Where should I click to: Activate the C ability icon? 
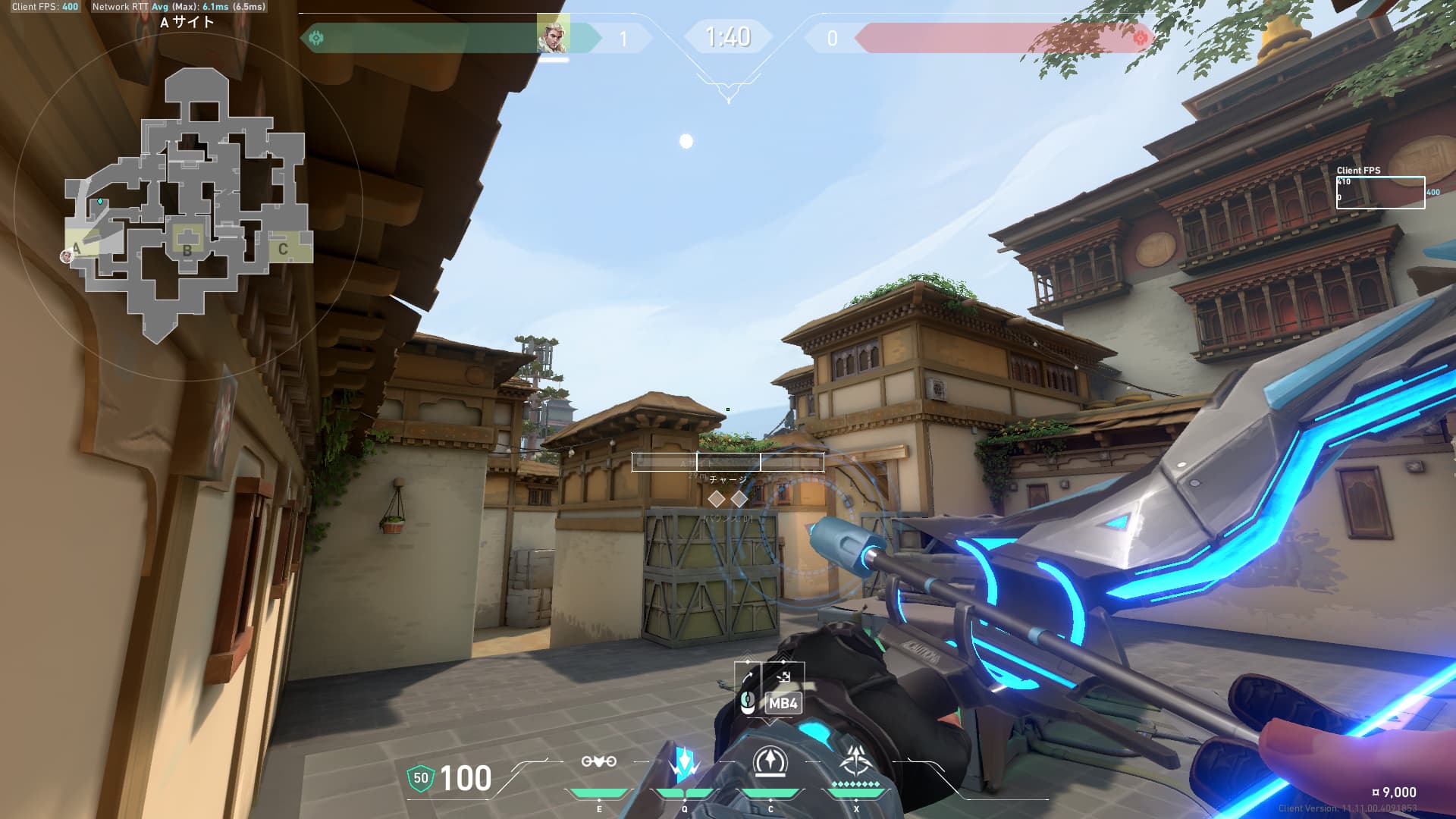click(770, 761)
